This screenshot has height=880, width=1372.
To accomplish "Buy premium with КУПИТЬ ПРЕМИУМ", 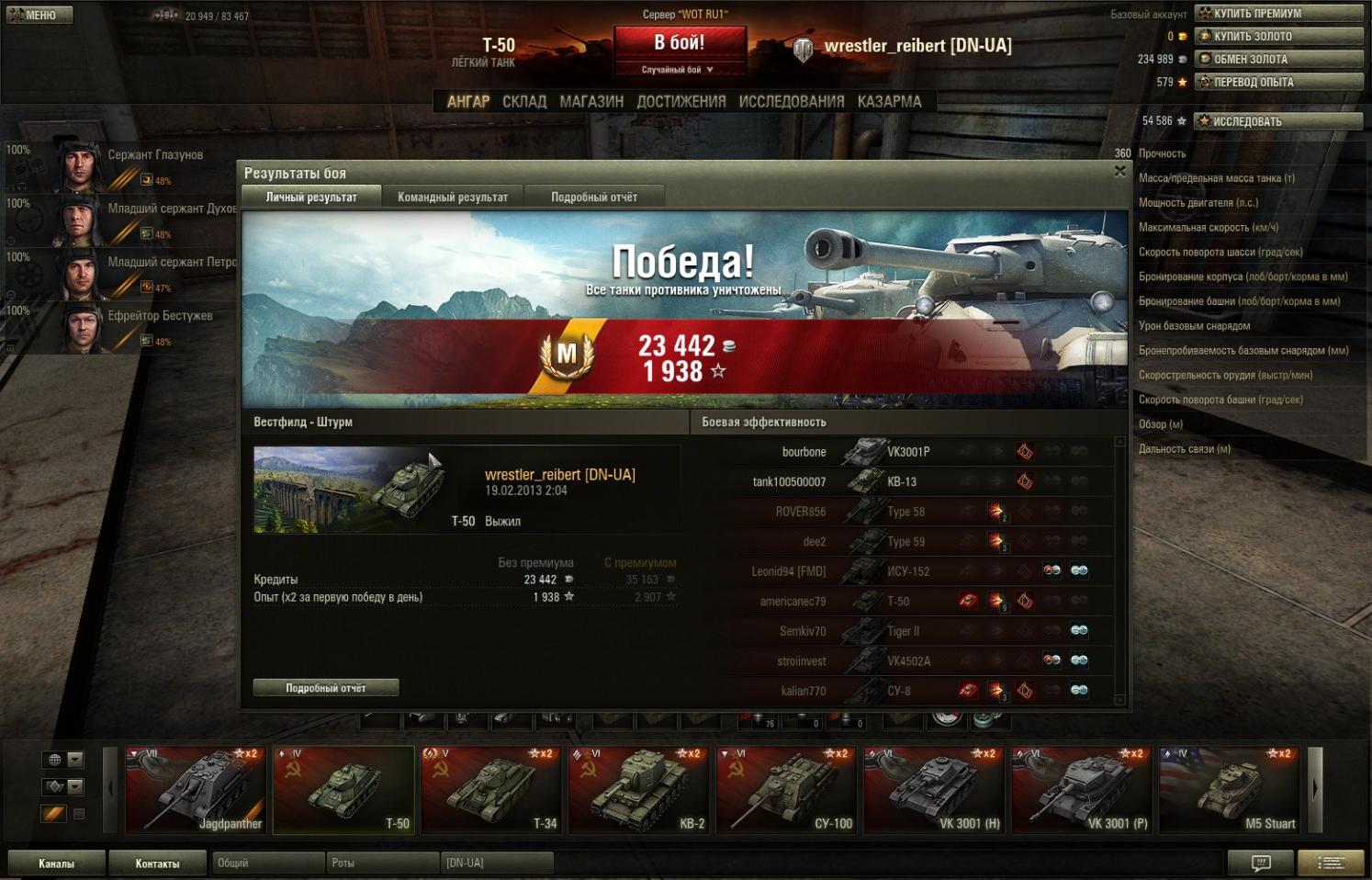I will tap(1279, 13).
